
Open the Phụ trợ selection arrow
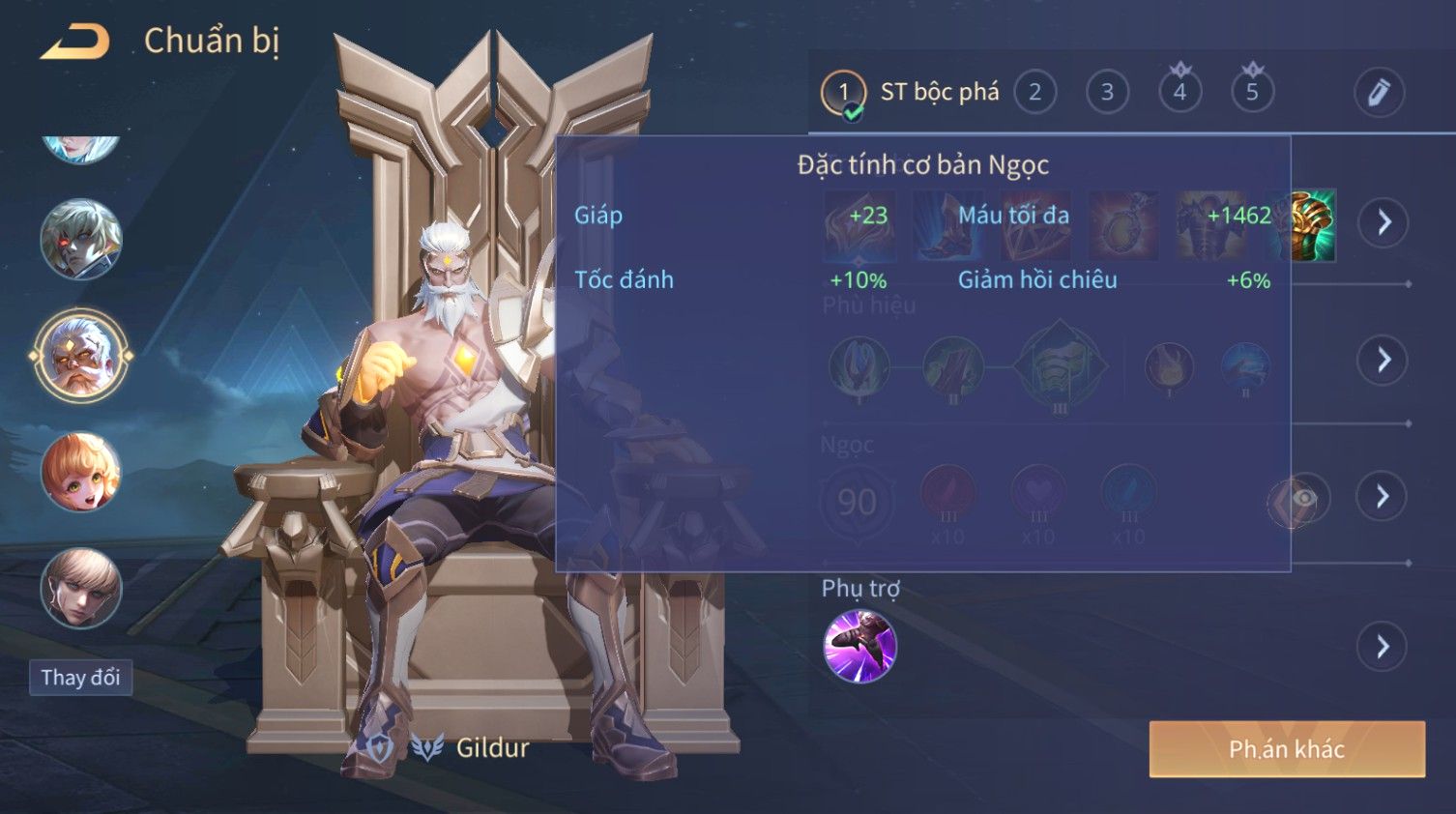point(1383,647)
